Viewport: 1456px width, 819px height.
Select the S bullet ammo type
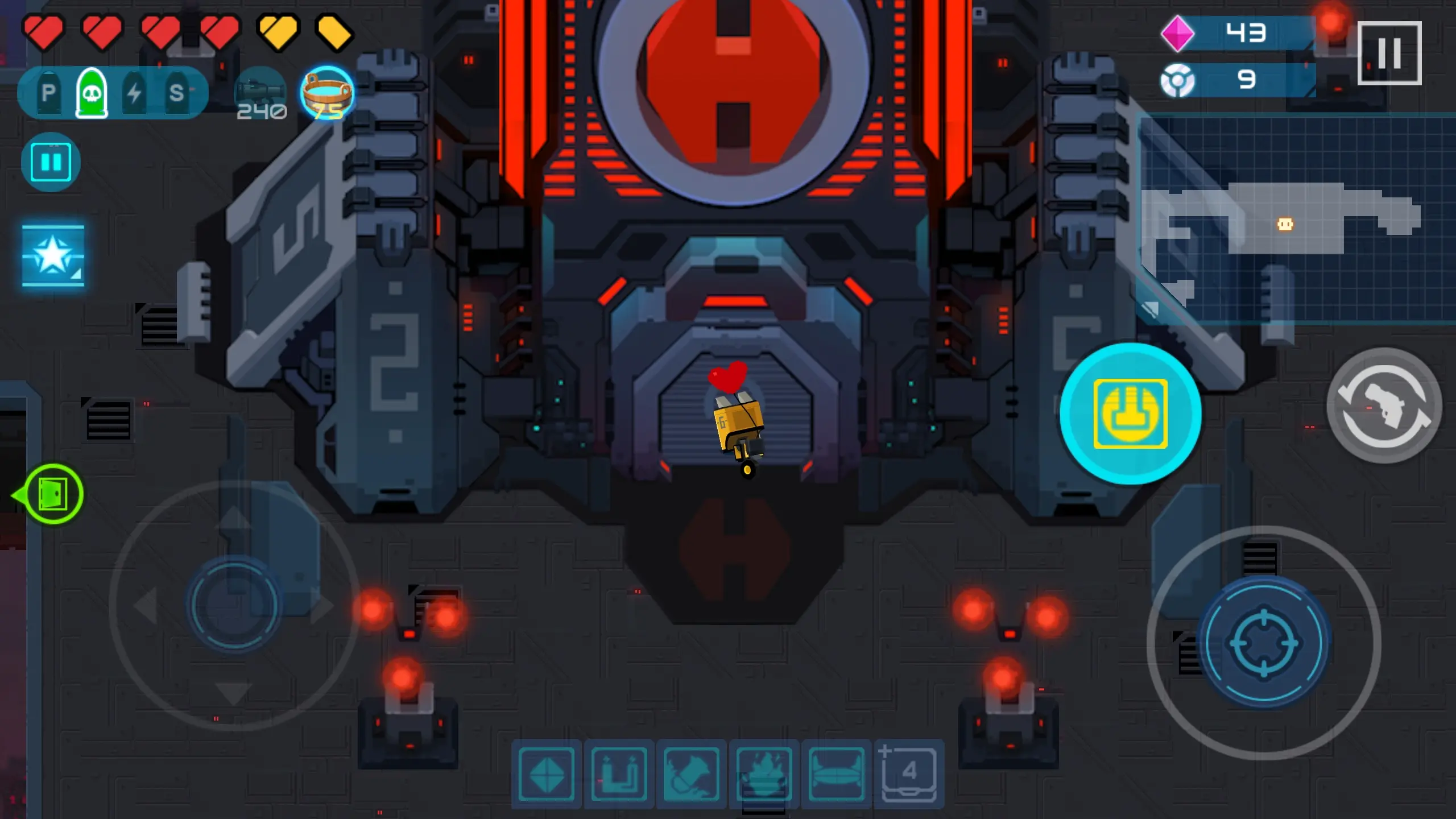177,93
